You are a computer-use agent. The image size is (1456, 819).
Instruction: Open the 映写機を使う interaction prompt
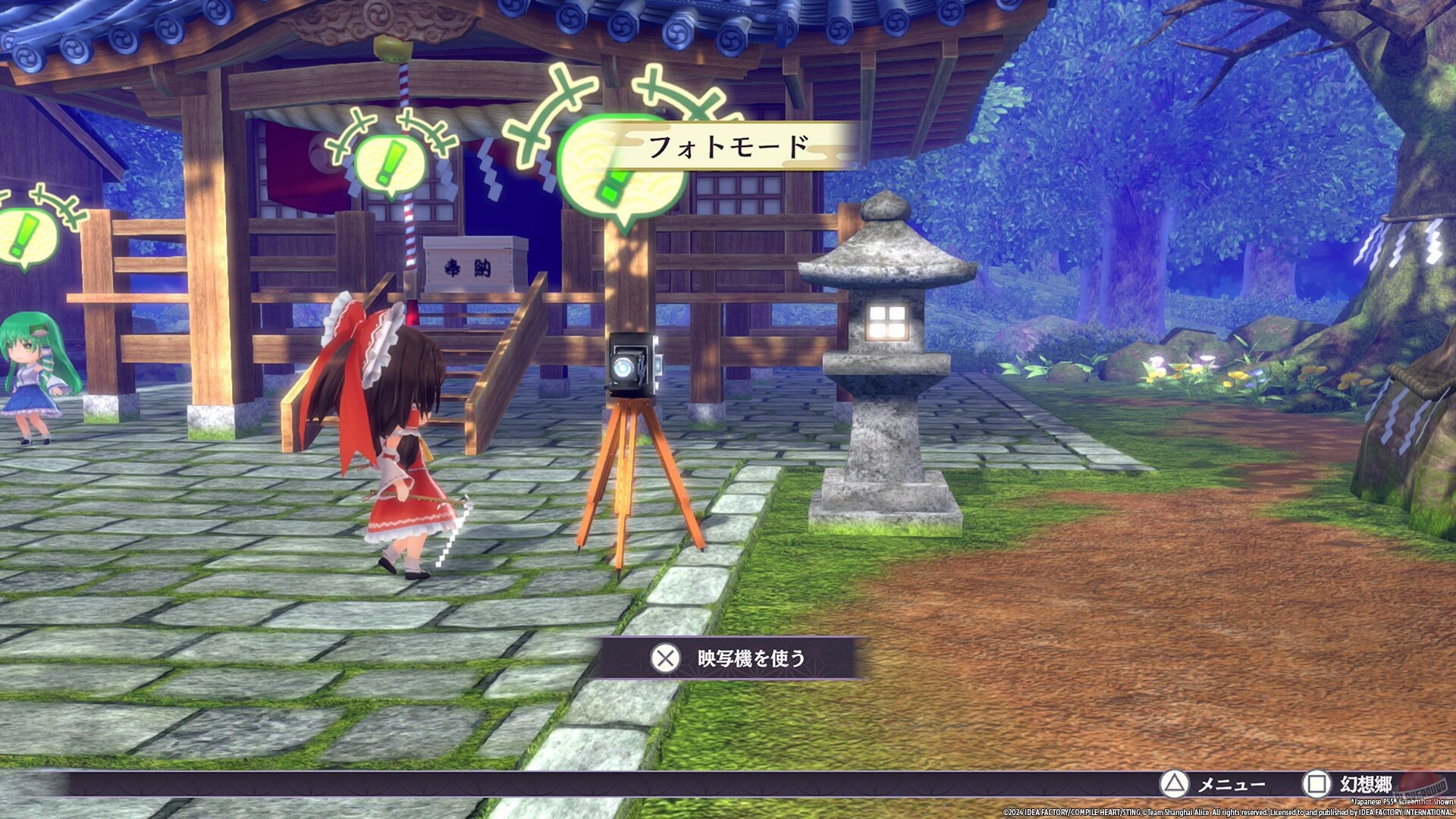point(751,659)
